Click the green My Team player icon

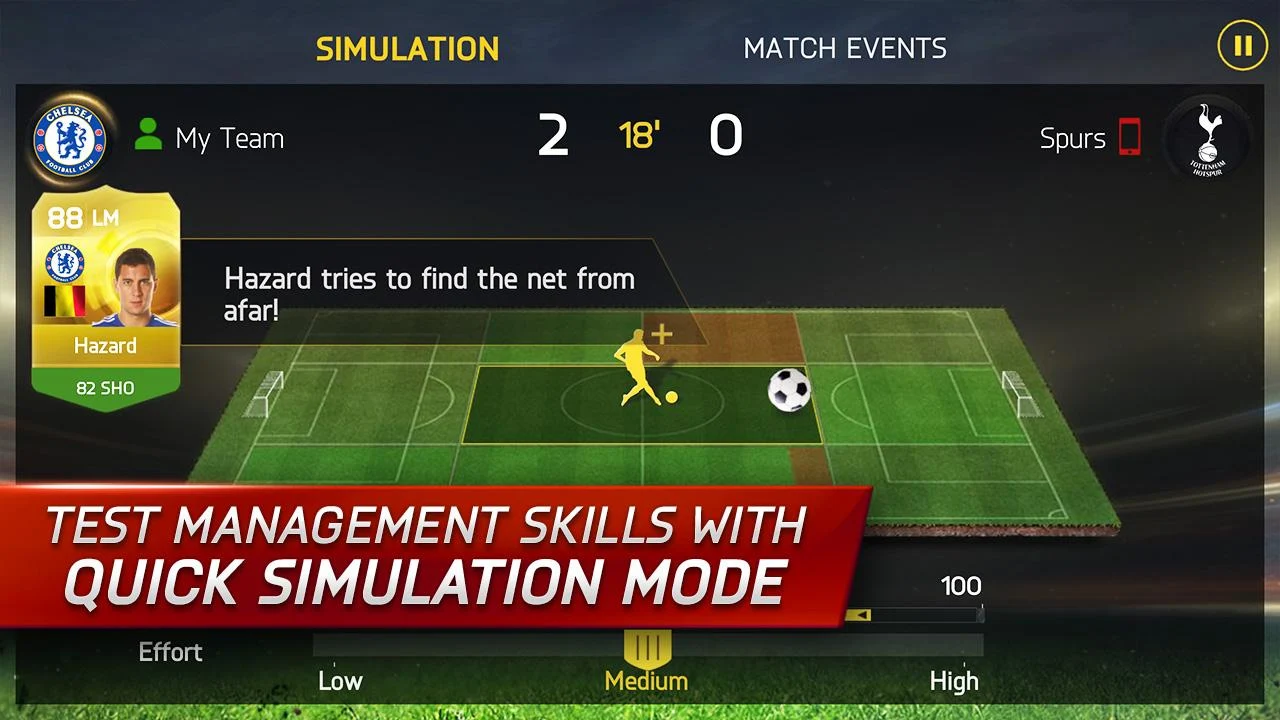point(148,136)
